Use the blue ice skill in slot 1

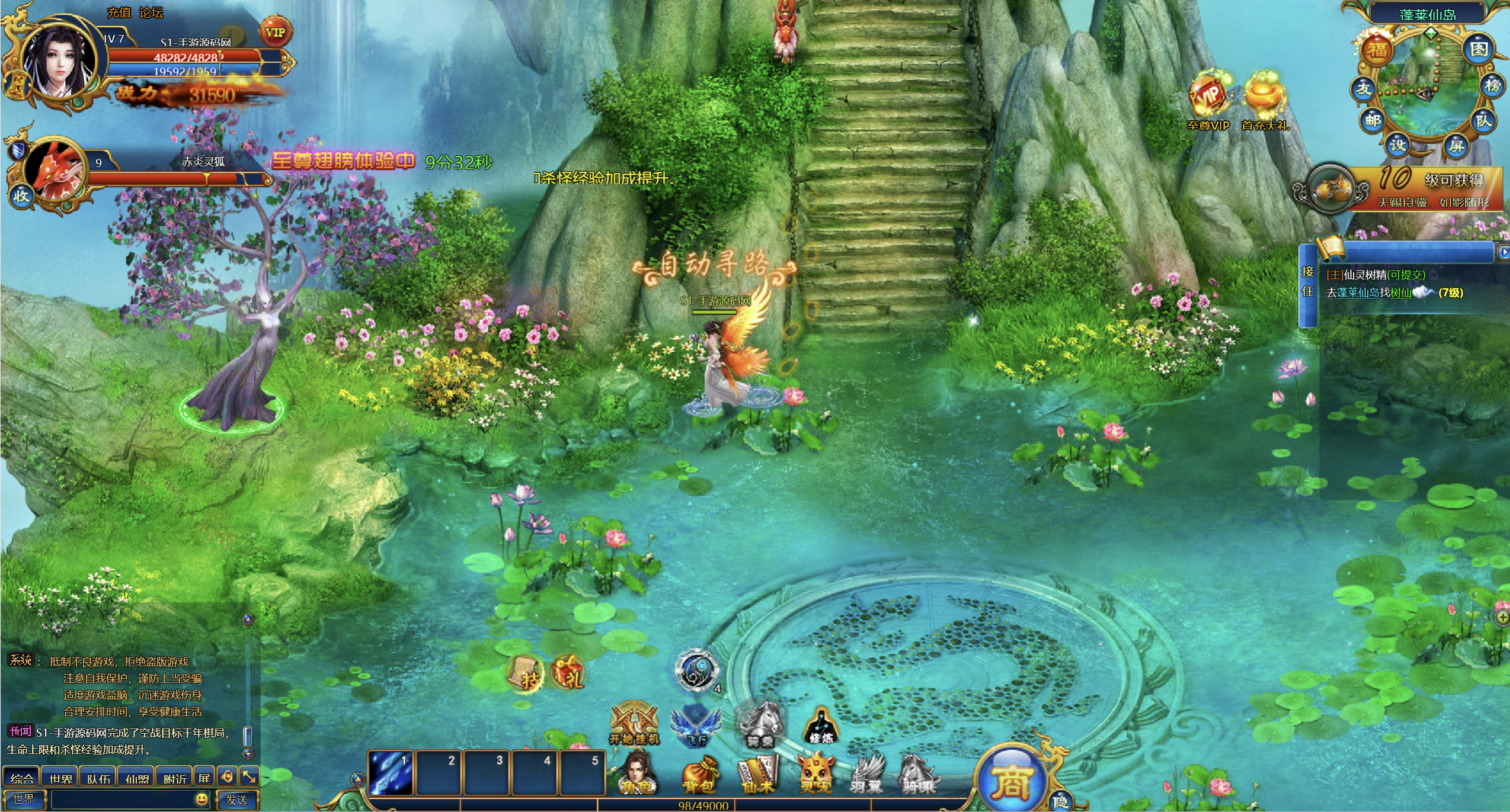tap(391, 772)
